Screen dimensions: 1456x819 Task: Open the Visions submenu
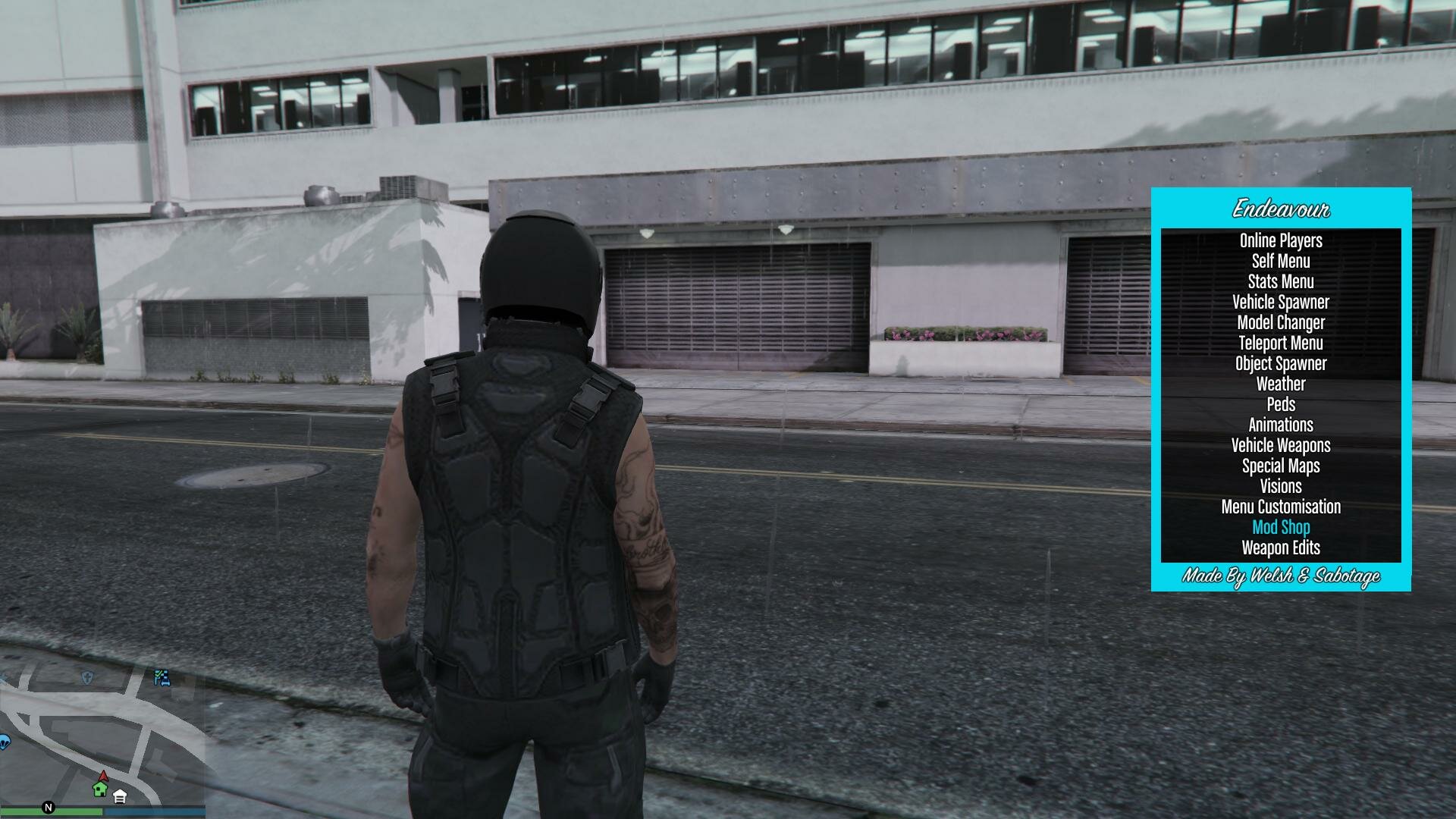click(1281, 487)
